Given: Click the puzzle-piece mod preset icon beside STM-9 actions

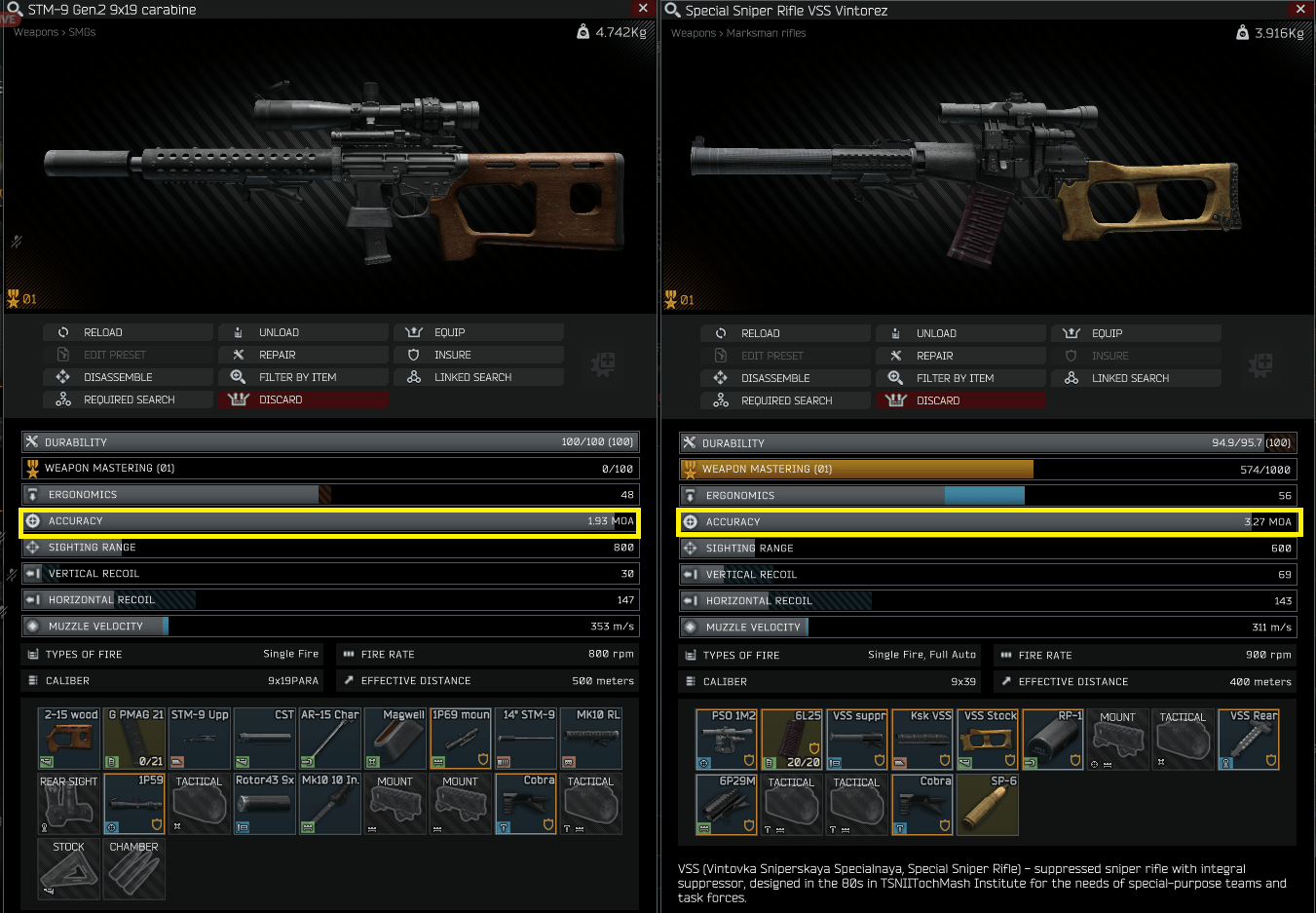Looking at the screenshot, I should (603, 364).
